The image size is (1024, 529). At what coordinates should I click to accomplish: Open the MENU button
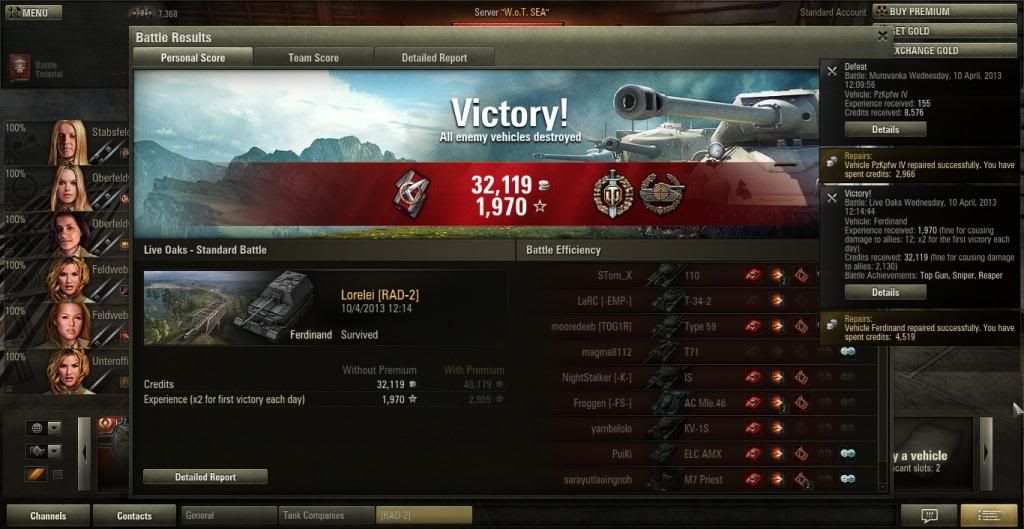[33, 13]
